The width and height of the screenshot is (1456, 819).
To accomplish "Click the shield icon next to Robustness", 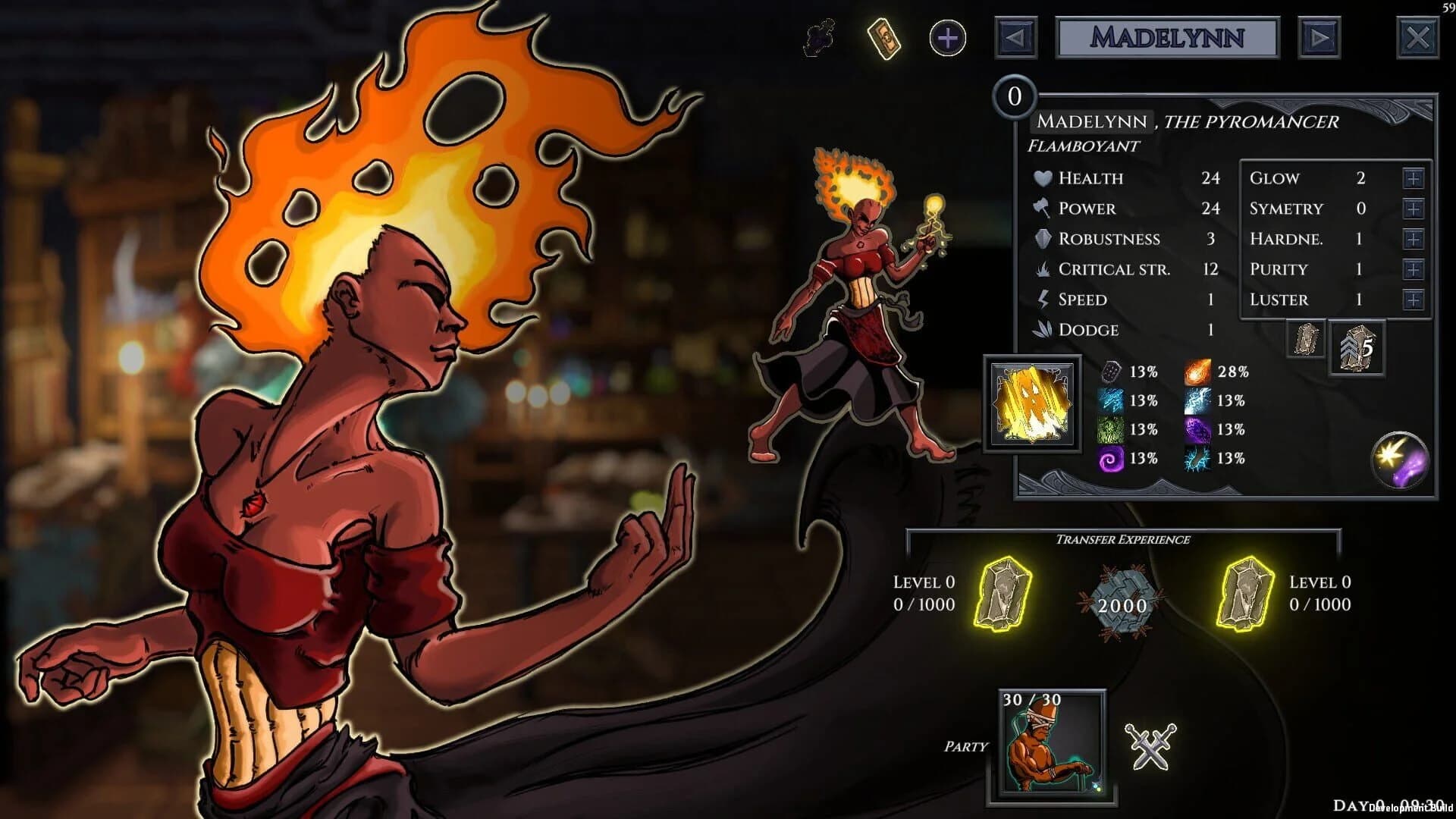I will tap(1043, 238).
